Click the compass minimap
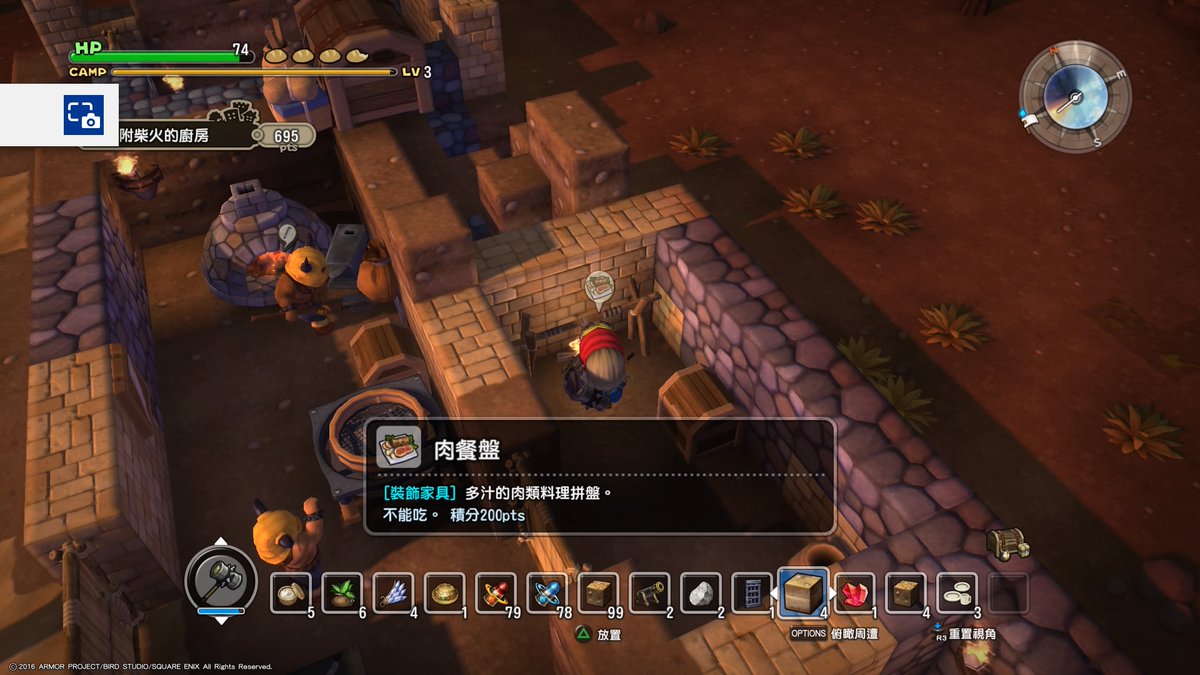The image size is (1200, 675). point(1075,97)
